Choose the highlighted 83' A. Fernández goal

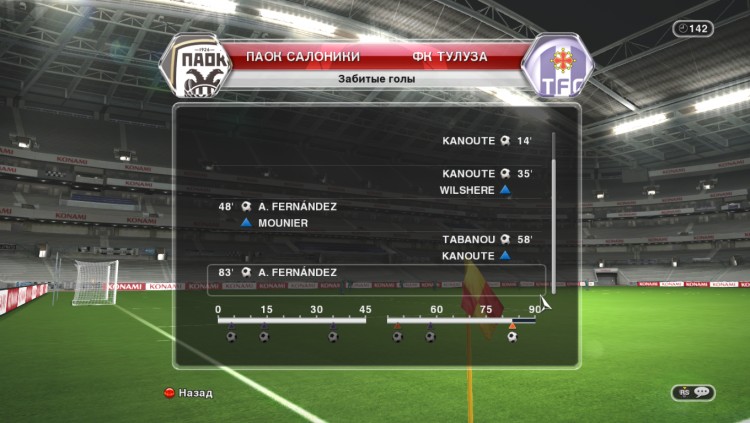pos(375,272)
